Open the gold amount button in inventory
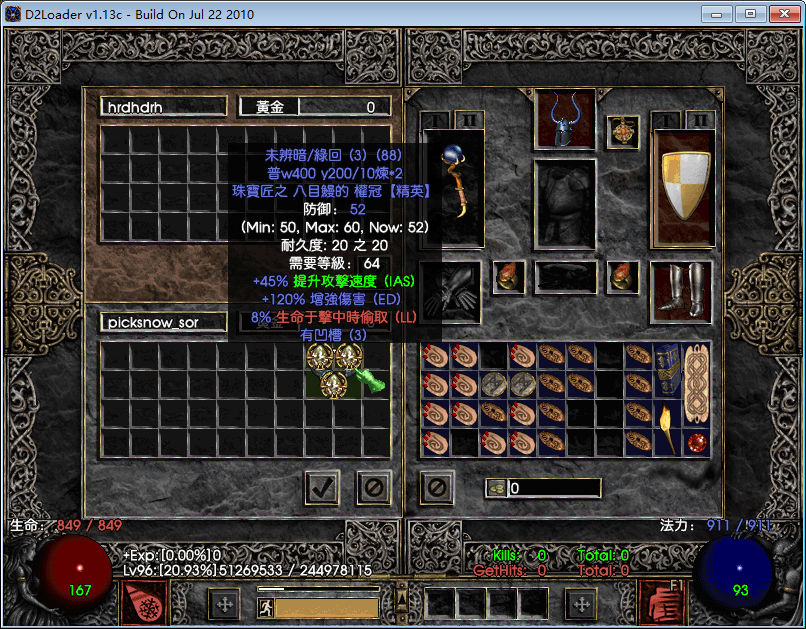The width and height of the screenshot is (806, 629). 497,488
